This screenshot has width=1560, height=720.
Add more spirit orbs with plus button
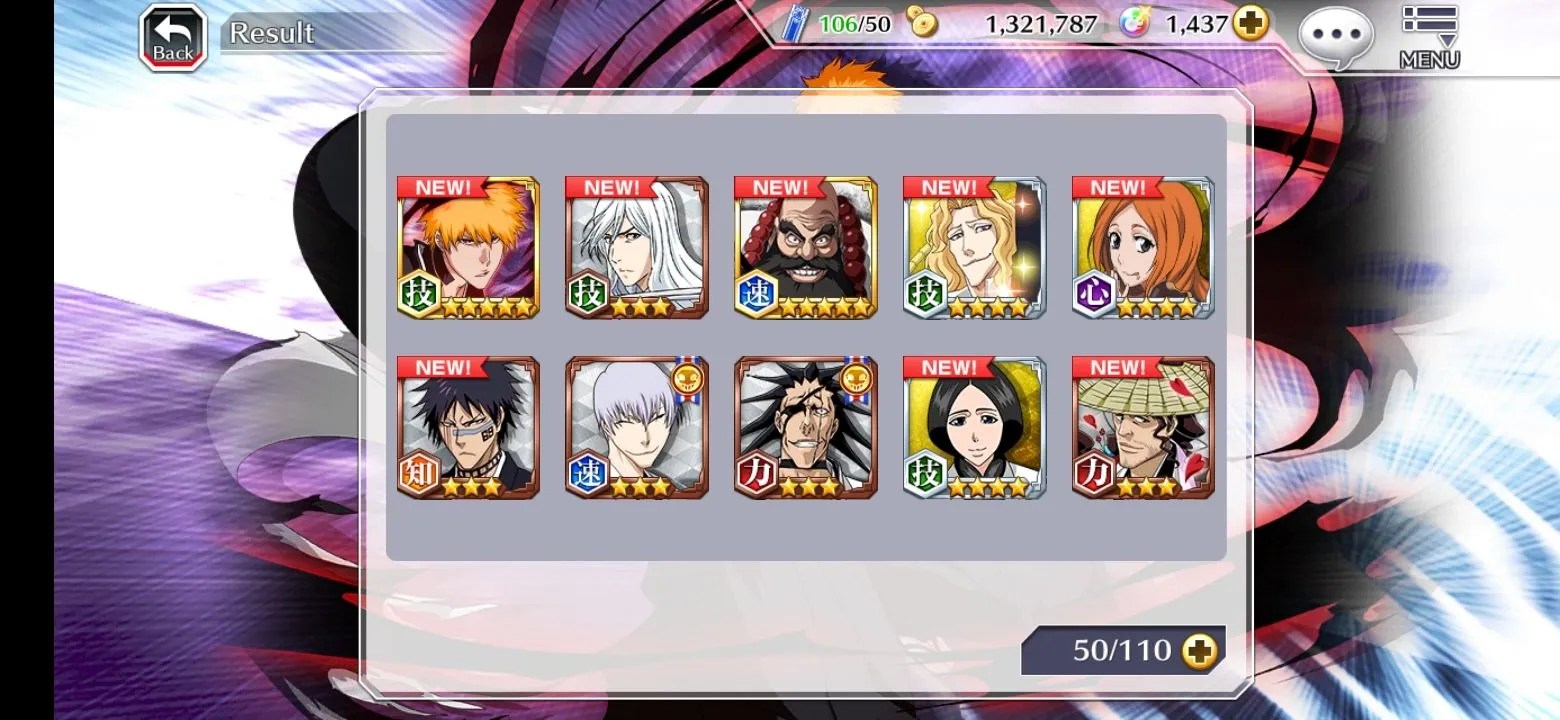[x=1250, y=23]
